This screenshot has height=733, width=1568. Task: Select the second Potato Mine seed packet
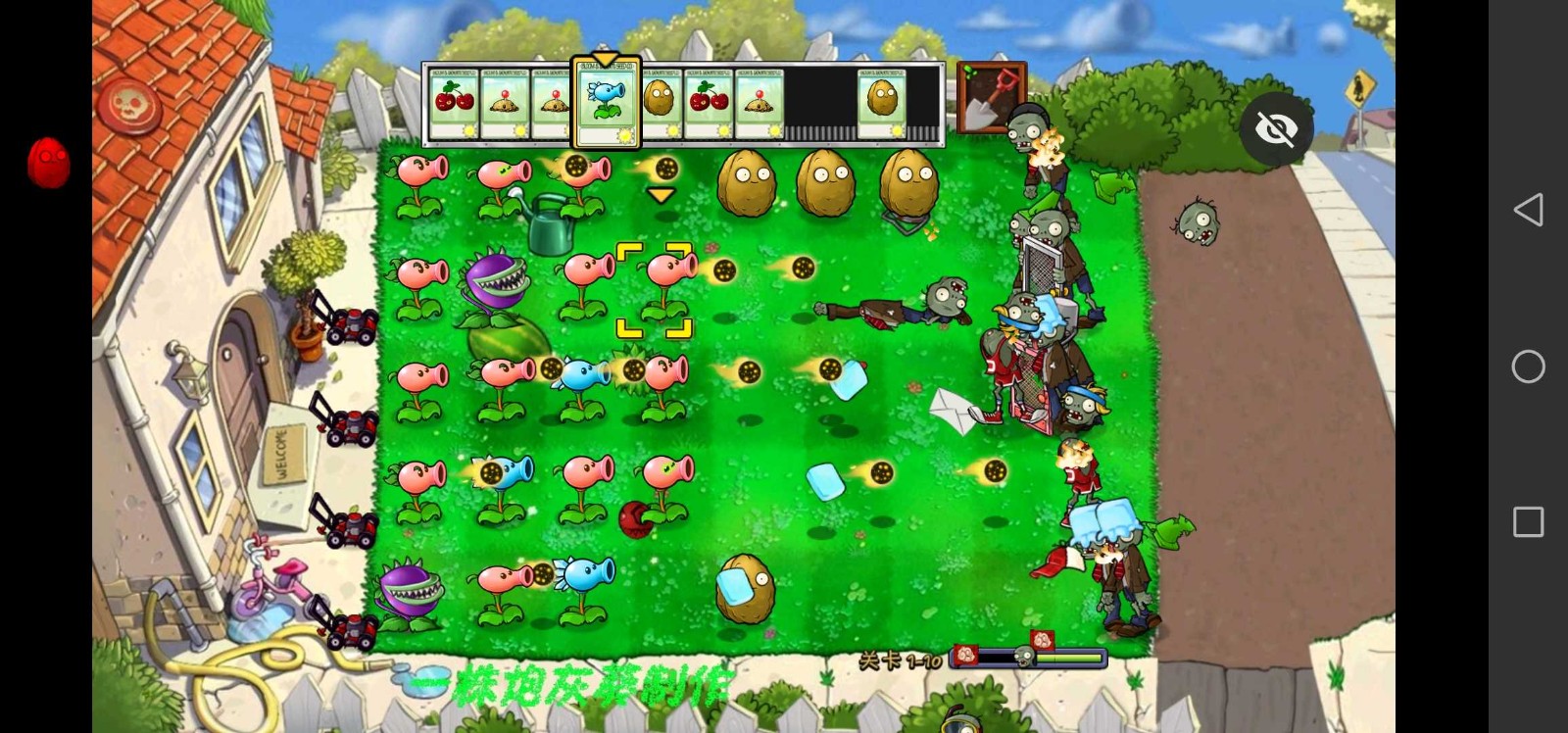(555, 101)
